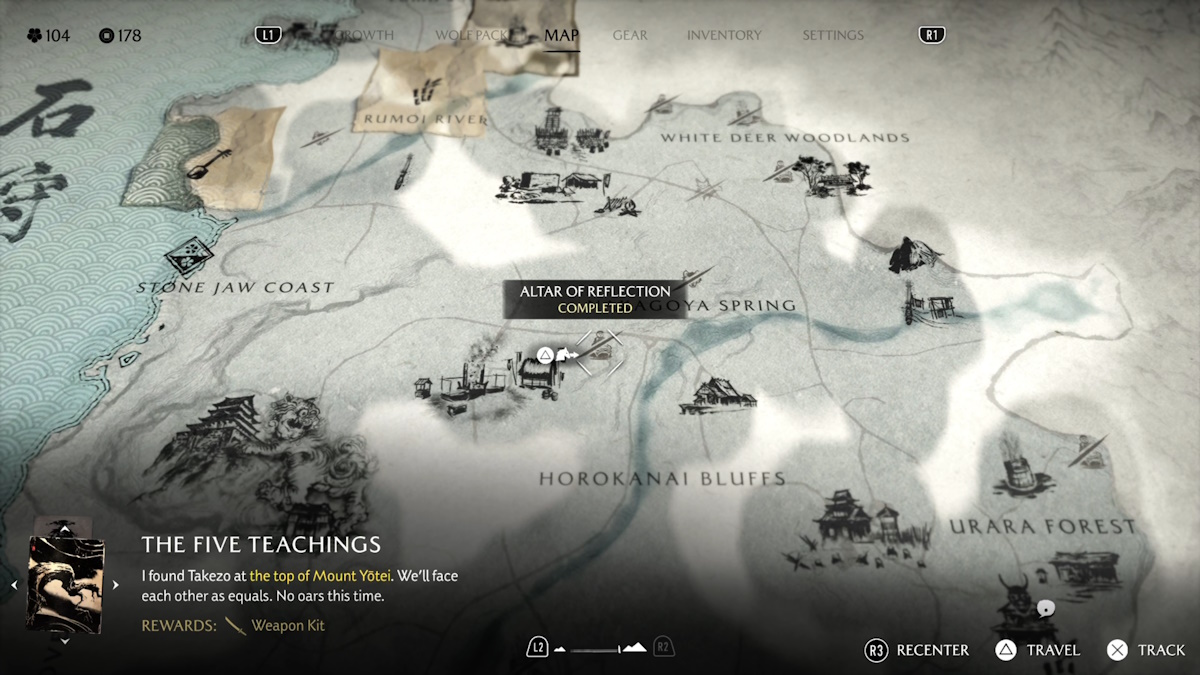Switch to the Growth tab
Screen dimensions: 1200x675
(x=366, y=35)
